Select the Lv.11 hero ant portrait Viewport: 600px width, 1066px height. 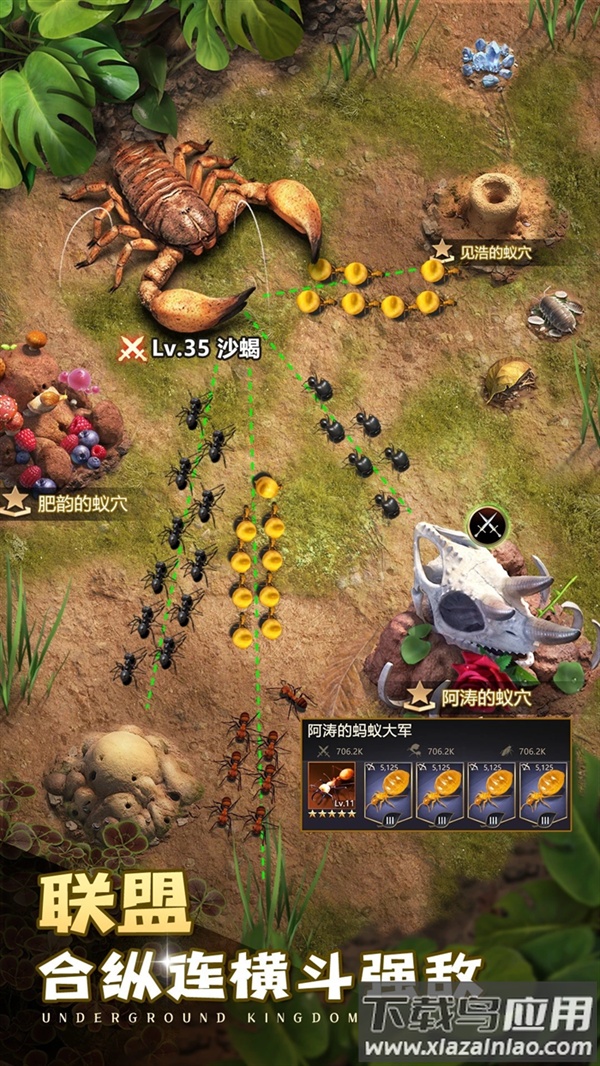click(x=329, y=790)
